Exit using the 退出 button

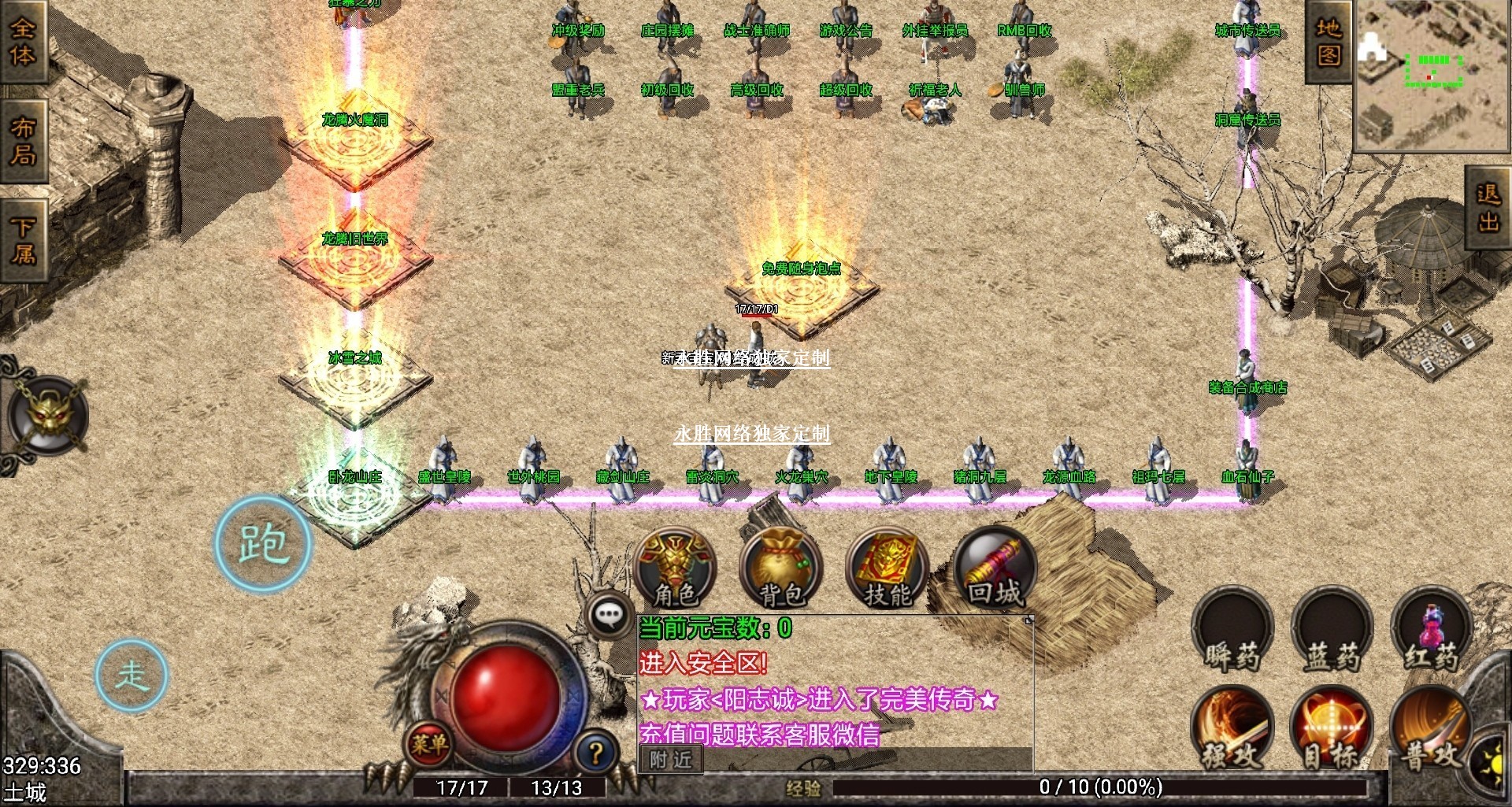pyautogui.click(x=1488, y=208)
